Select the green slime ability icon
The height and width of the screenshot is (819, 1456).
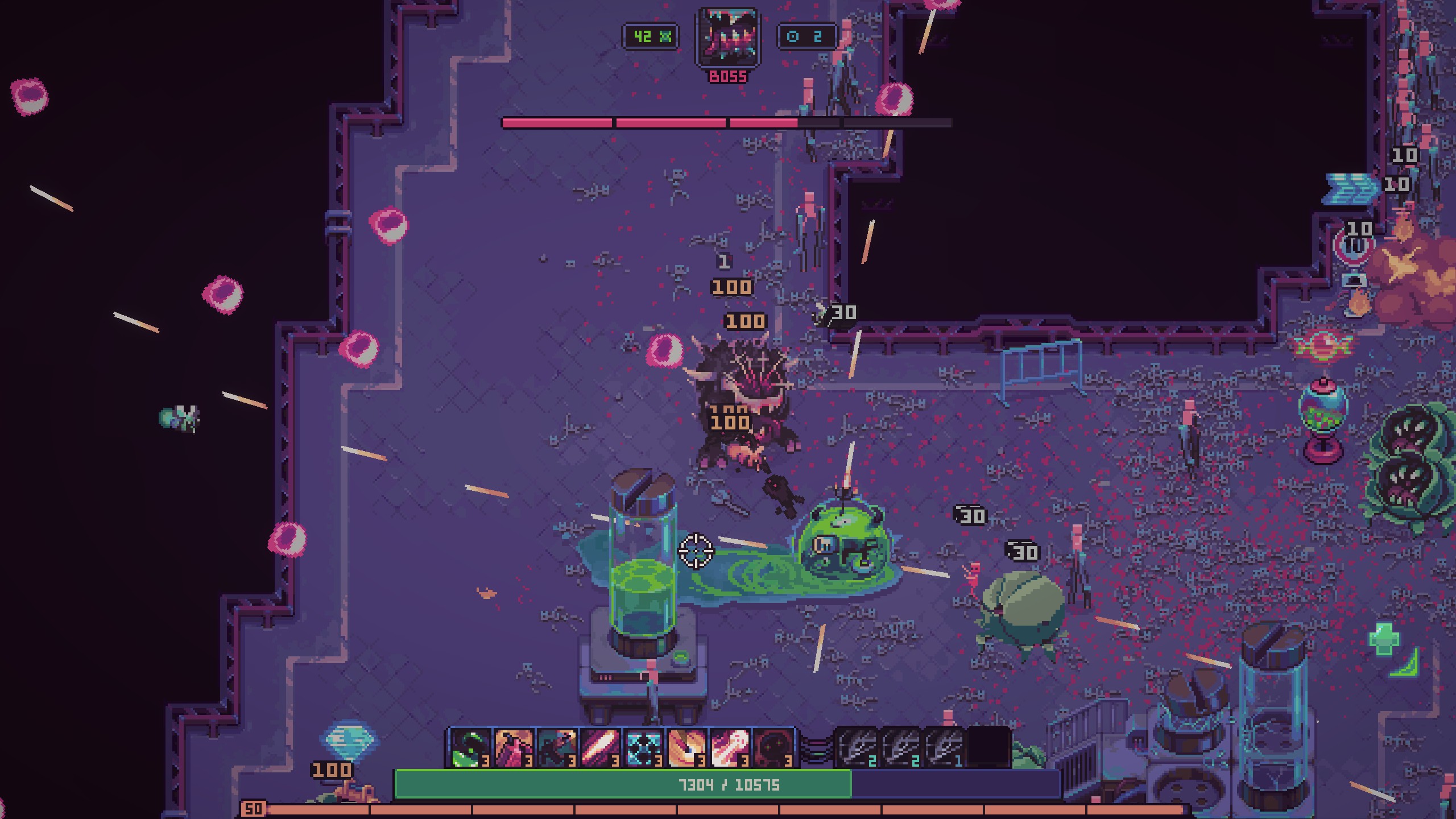click(x=470, y=747)
